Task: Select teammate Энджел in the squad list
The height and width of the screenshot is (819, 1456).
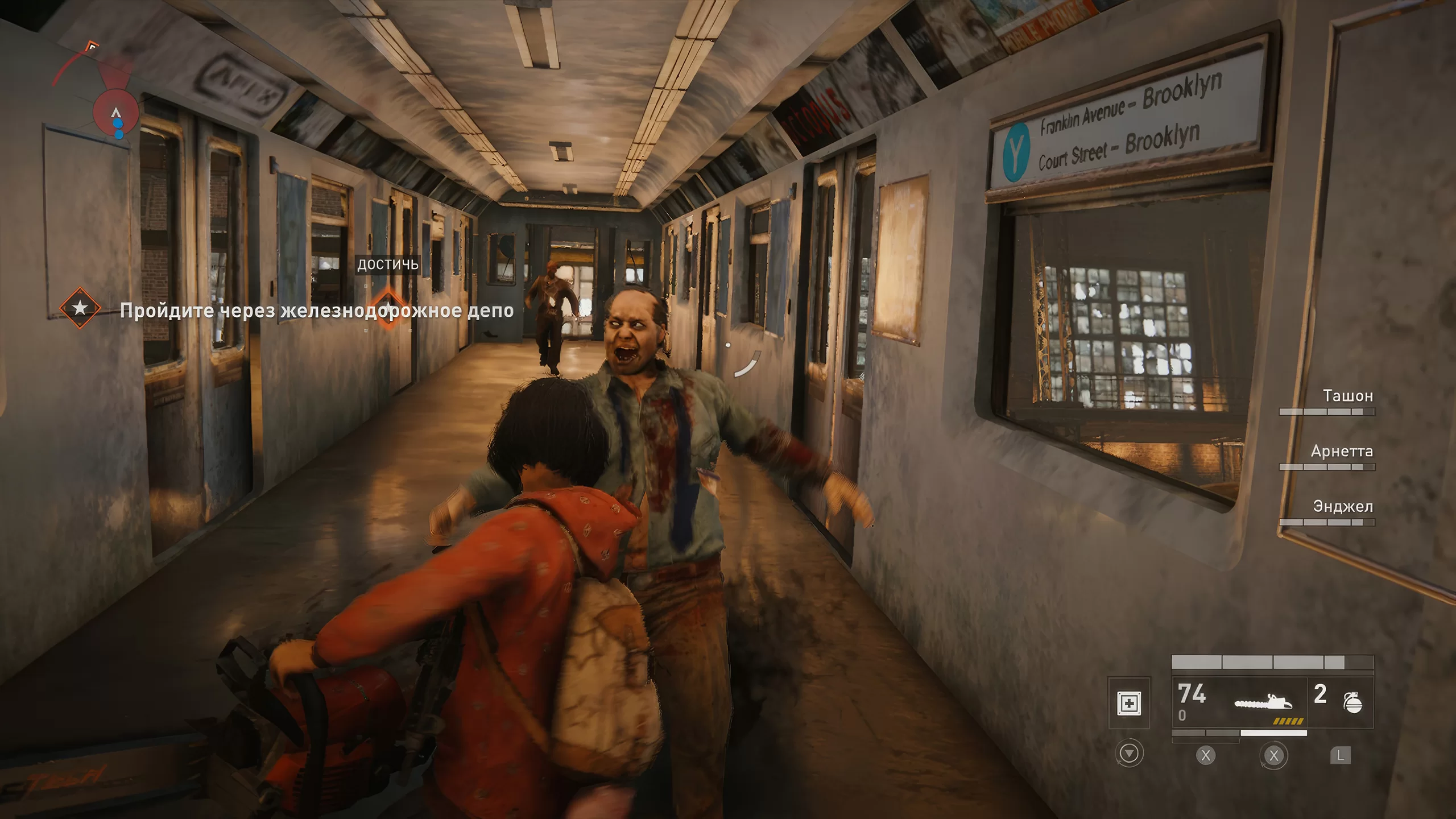Action: 1342,507
